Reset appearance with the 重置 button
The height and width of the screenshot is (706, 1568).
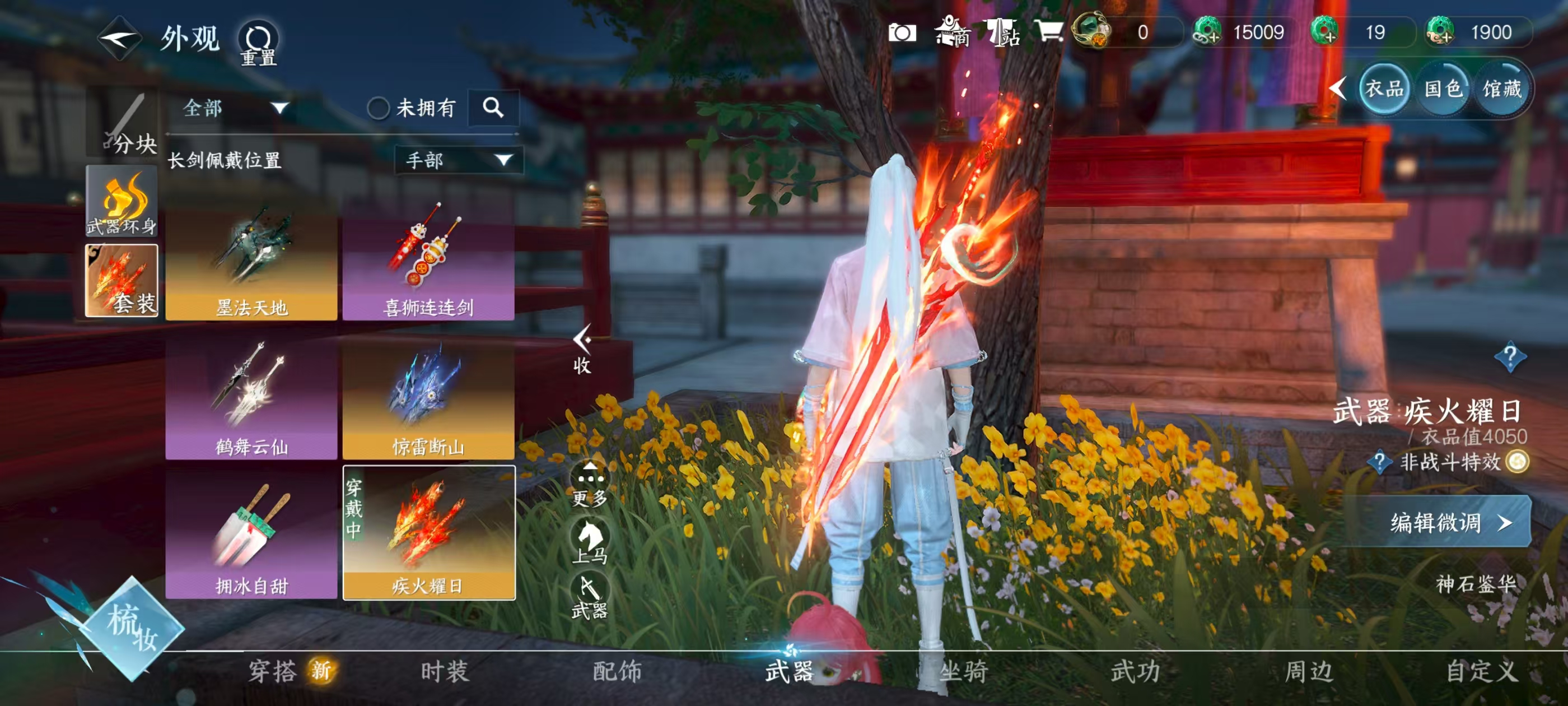(x=259, y=43)
